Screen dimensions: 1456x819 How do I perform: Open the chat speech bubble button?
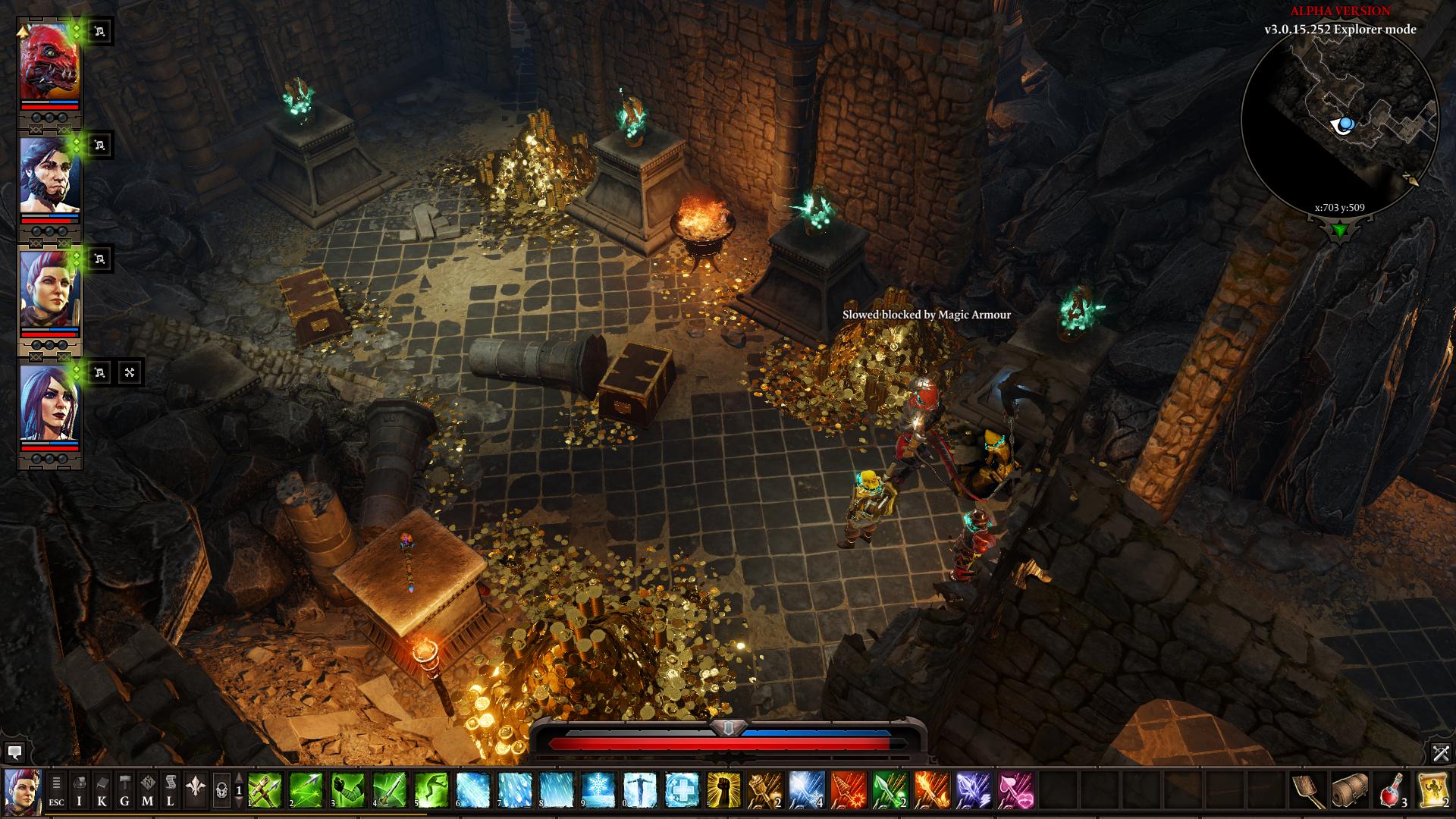14,752
